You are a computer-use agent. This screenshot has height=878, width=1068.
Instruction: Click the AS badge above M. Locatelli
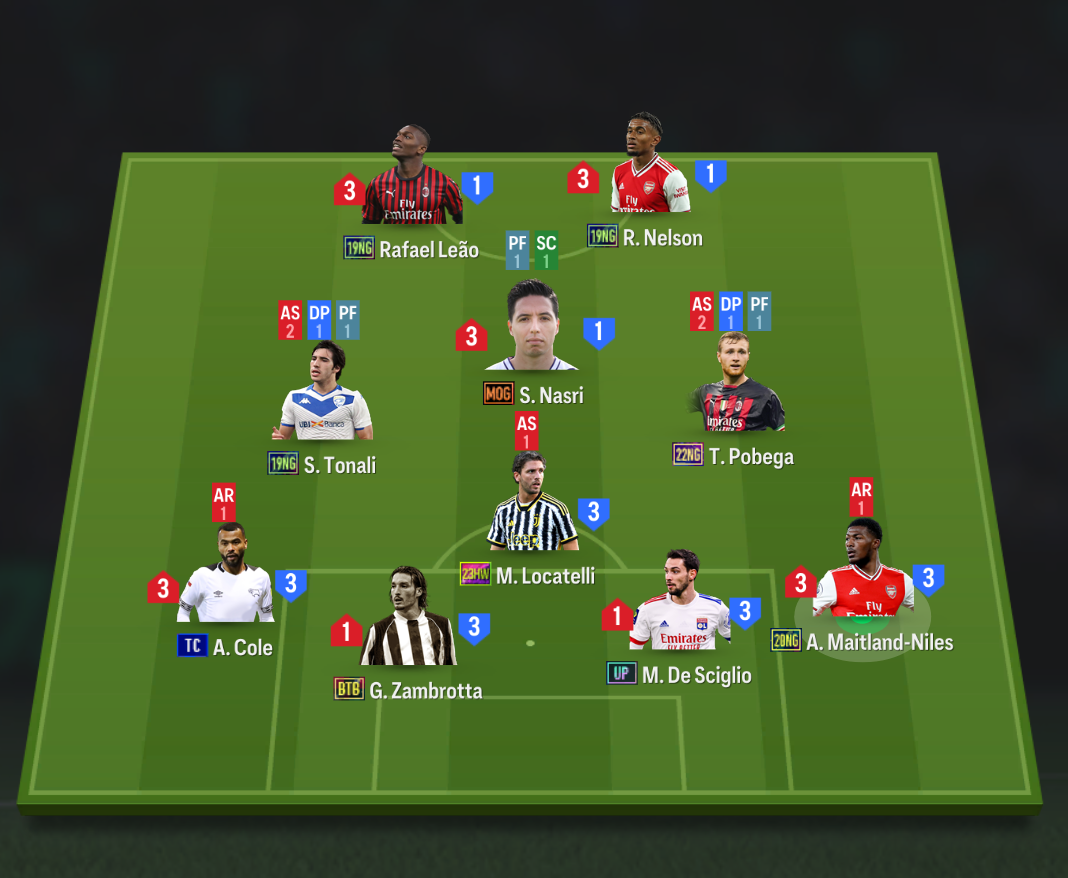coord(527,431)
